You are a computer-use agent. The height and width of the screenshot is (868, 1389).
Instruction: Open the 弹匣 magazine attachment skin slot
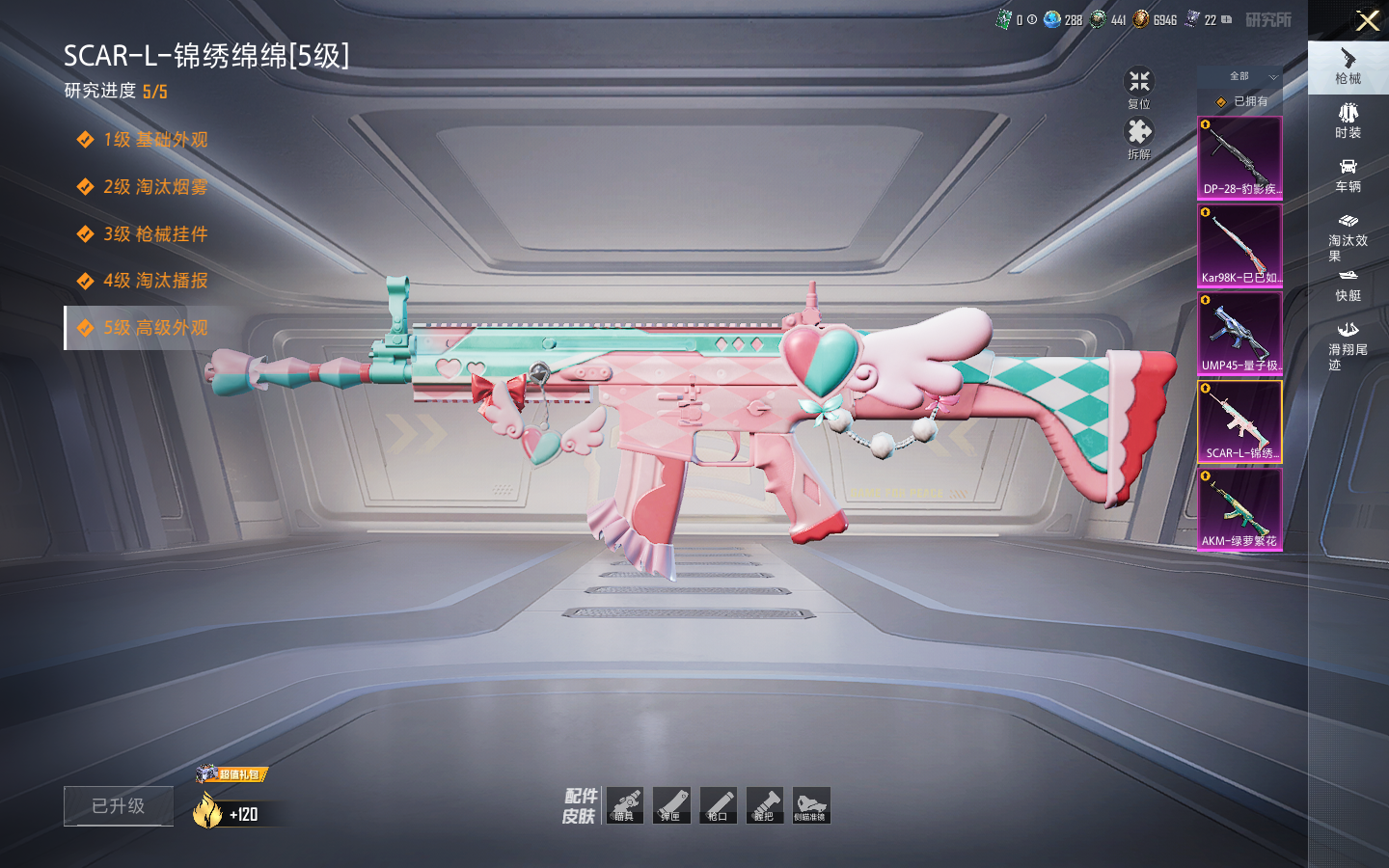pos(670,805)
